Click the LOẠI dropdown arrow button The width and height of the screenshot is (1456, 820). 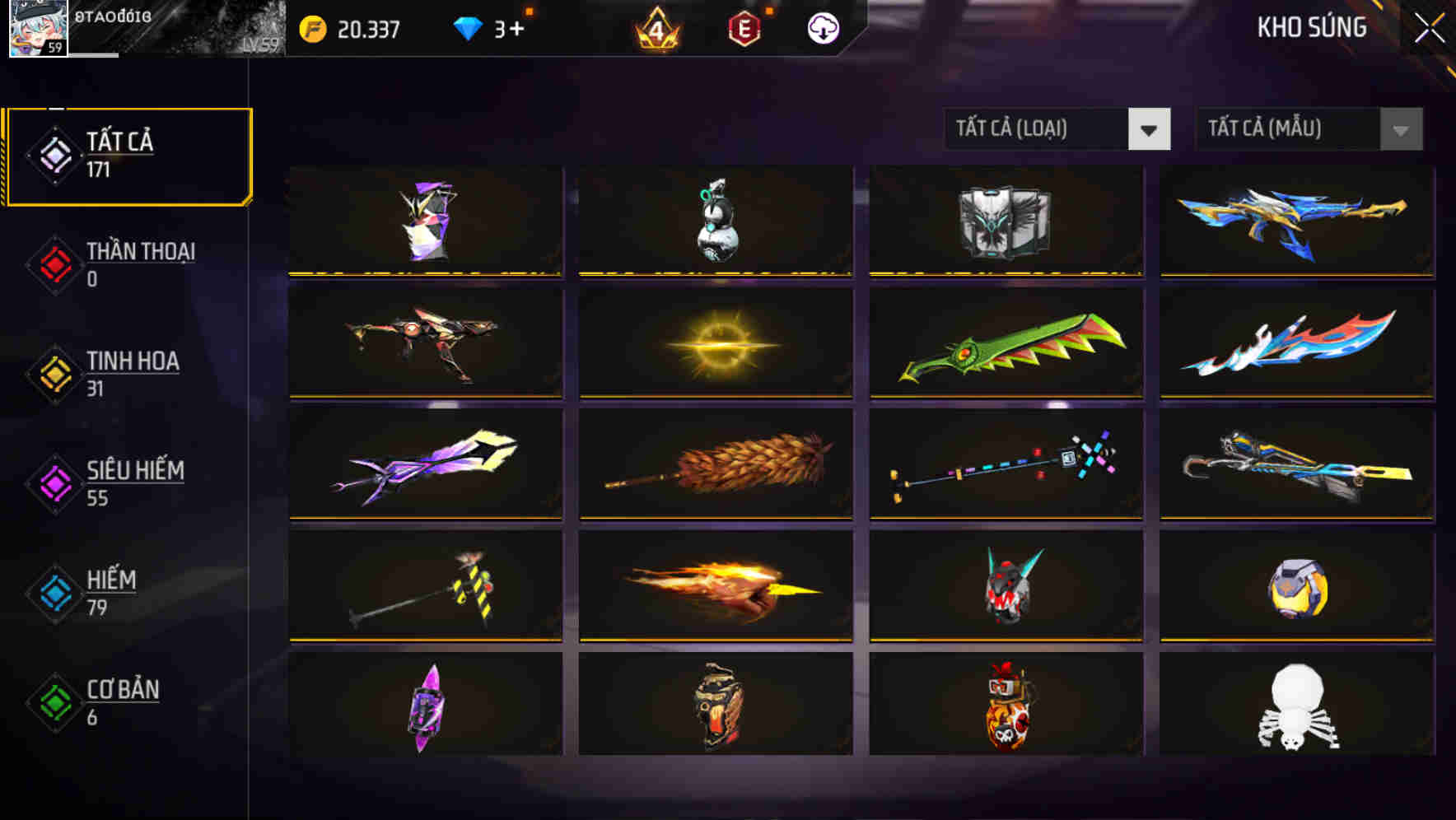[x=1150, y=129]
